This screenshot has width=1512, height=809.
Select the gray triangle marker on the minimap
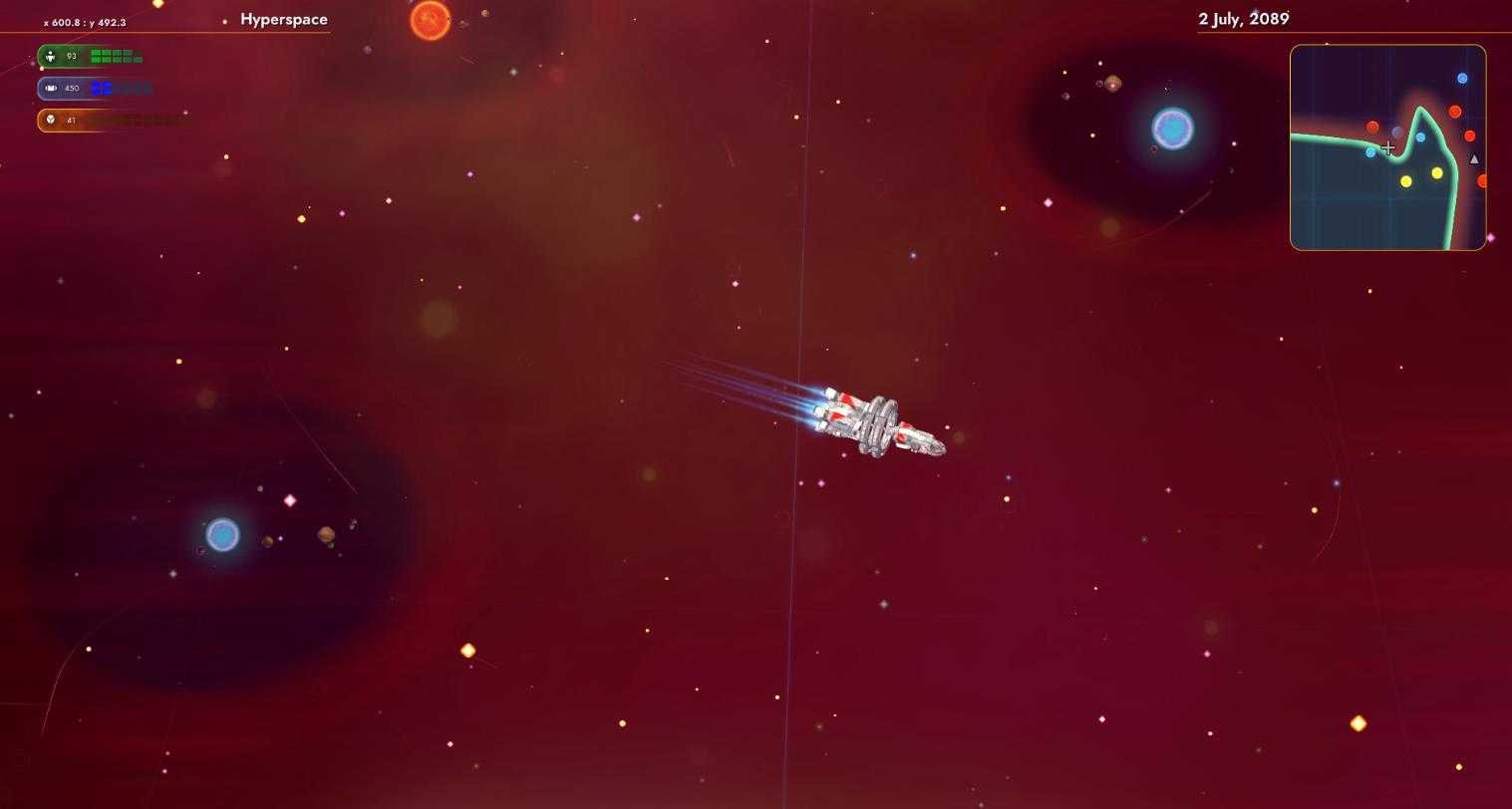click(1474, 159)
